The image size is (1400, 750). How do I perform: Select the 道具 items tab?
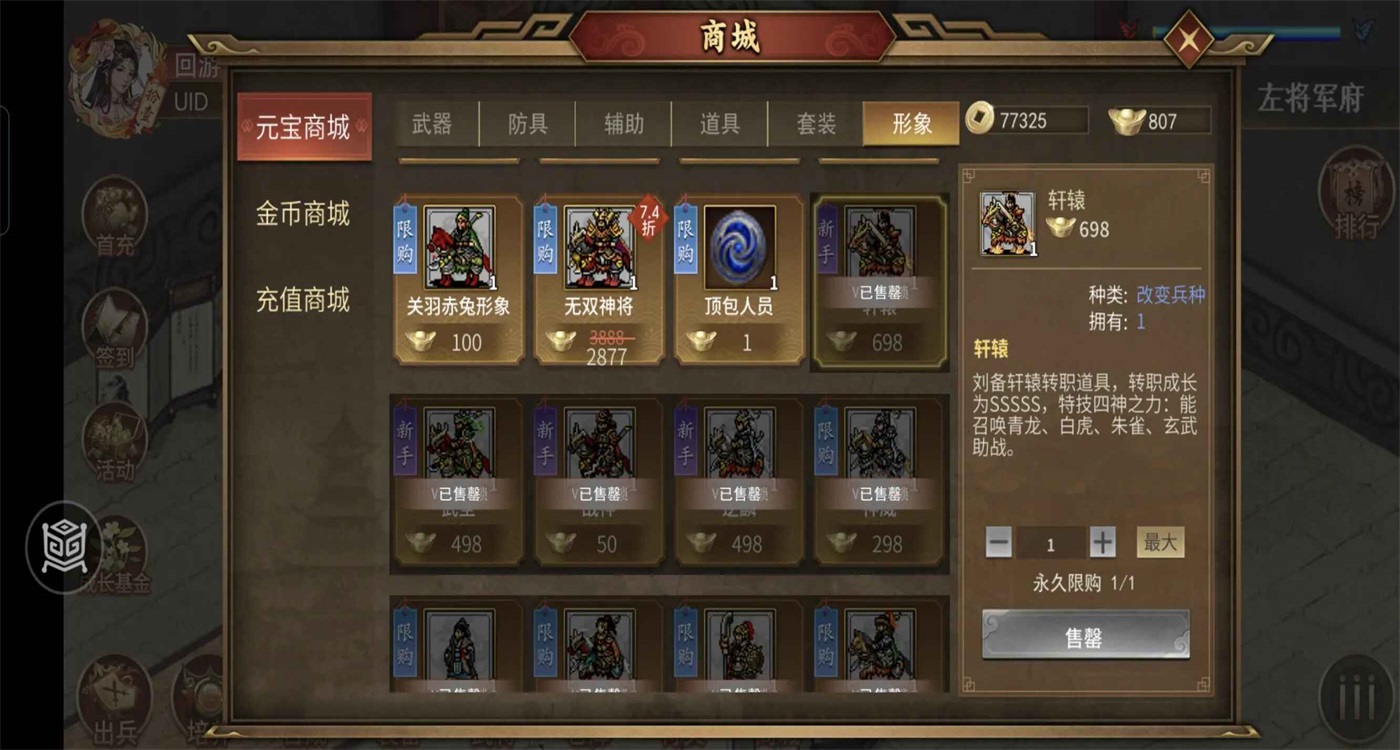[x=718, y=124]
